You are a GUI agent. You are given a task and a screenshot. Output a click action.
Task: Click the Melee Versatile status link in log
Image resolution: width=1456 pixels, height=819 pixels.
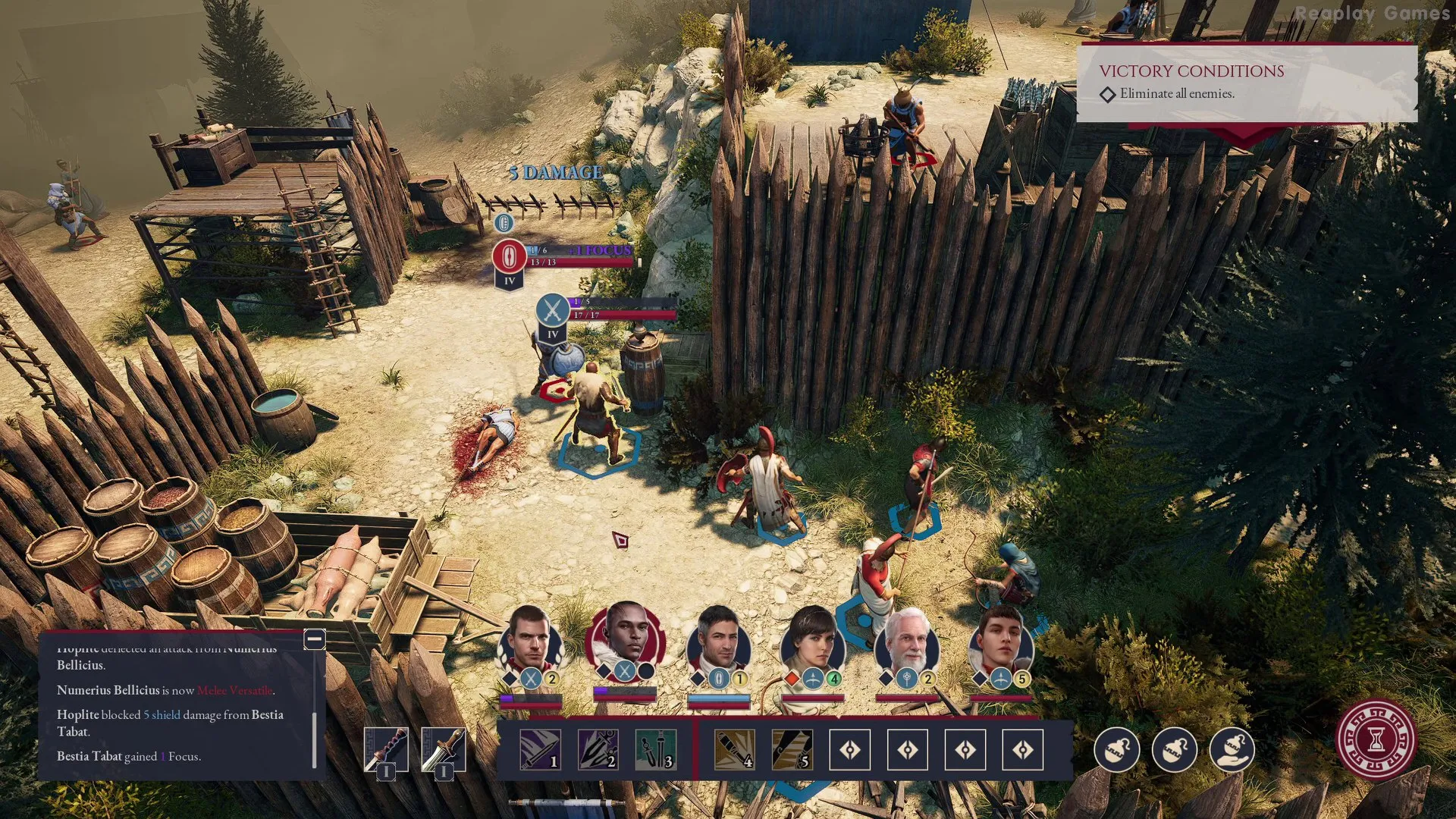(x=237, y=692)
